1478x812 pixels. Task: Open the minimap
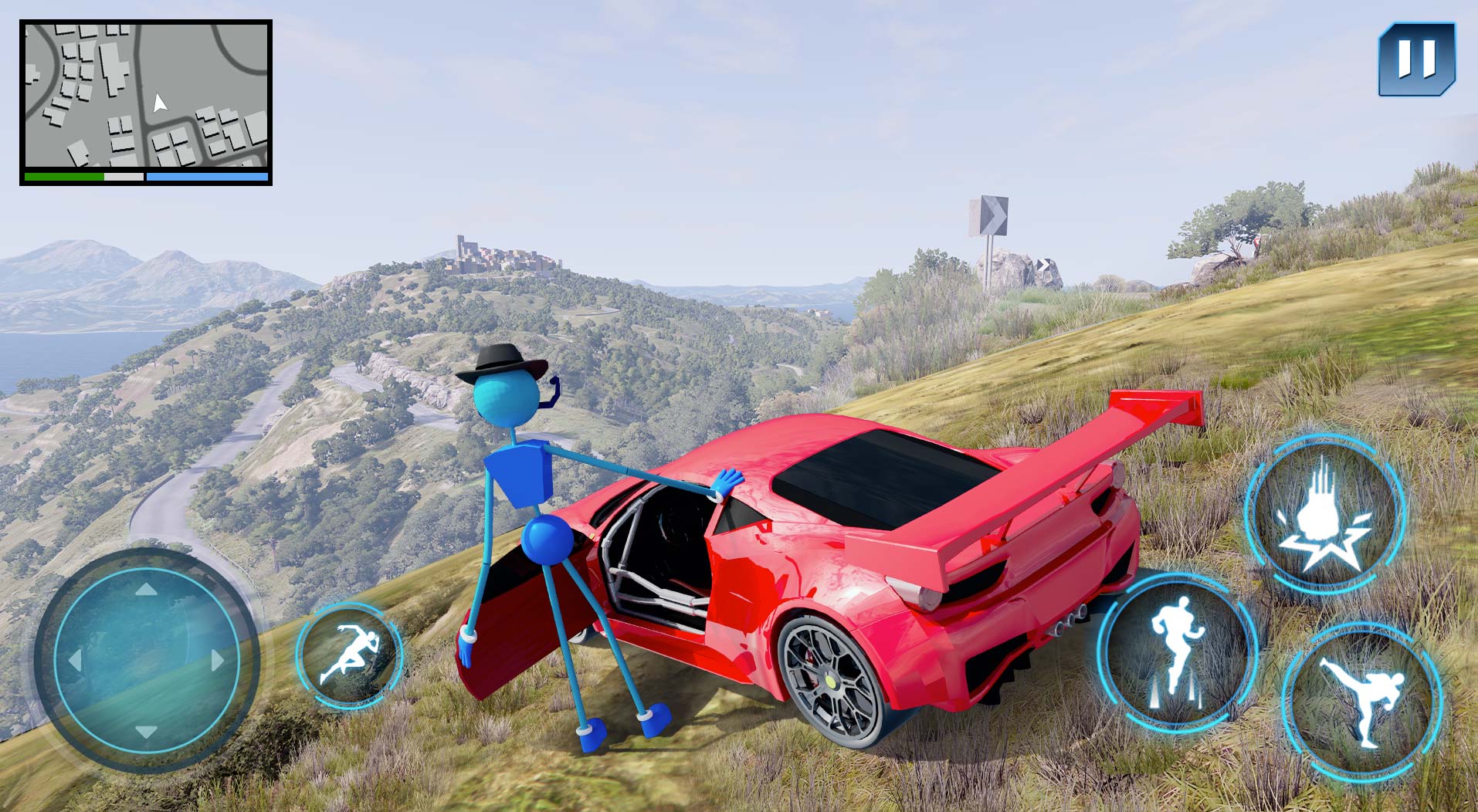click(x=146, y=95)
